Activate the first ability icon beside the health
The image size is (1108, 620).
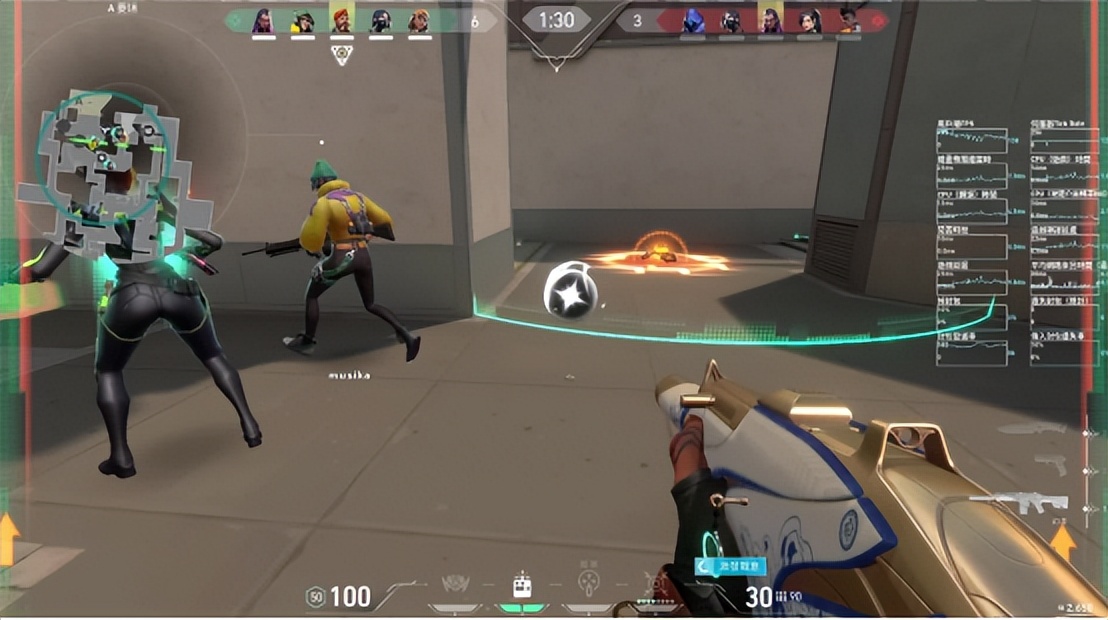click(x=456, y=586)
